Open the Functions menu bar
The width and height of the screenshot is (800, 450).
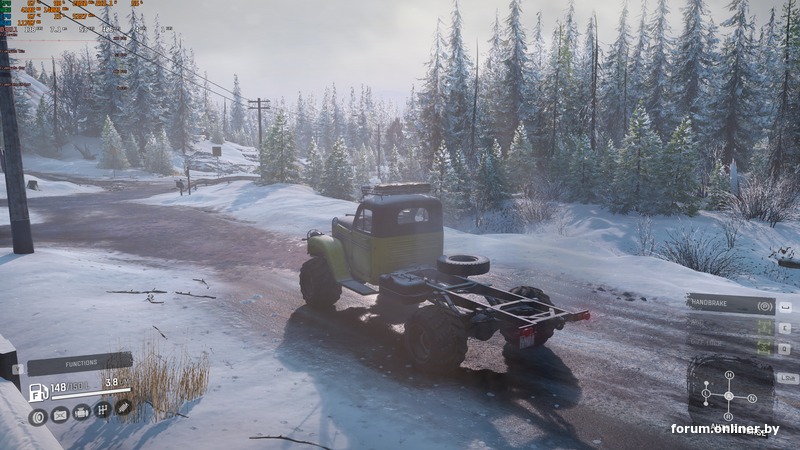pos(80,364)
